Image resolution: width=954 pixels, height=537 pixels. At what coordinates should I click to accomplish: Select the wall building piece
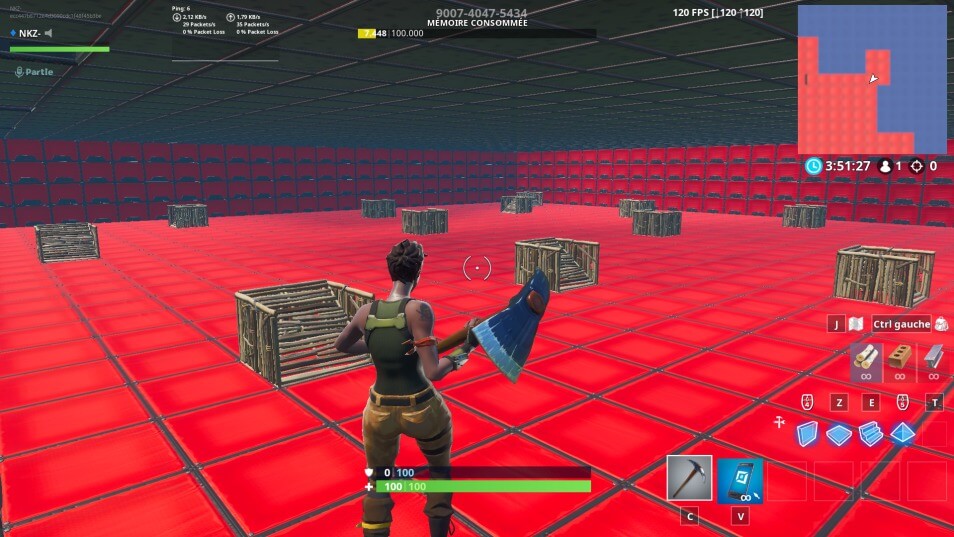point(807,433)
